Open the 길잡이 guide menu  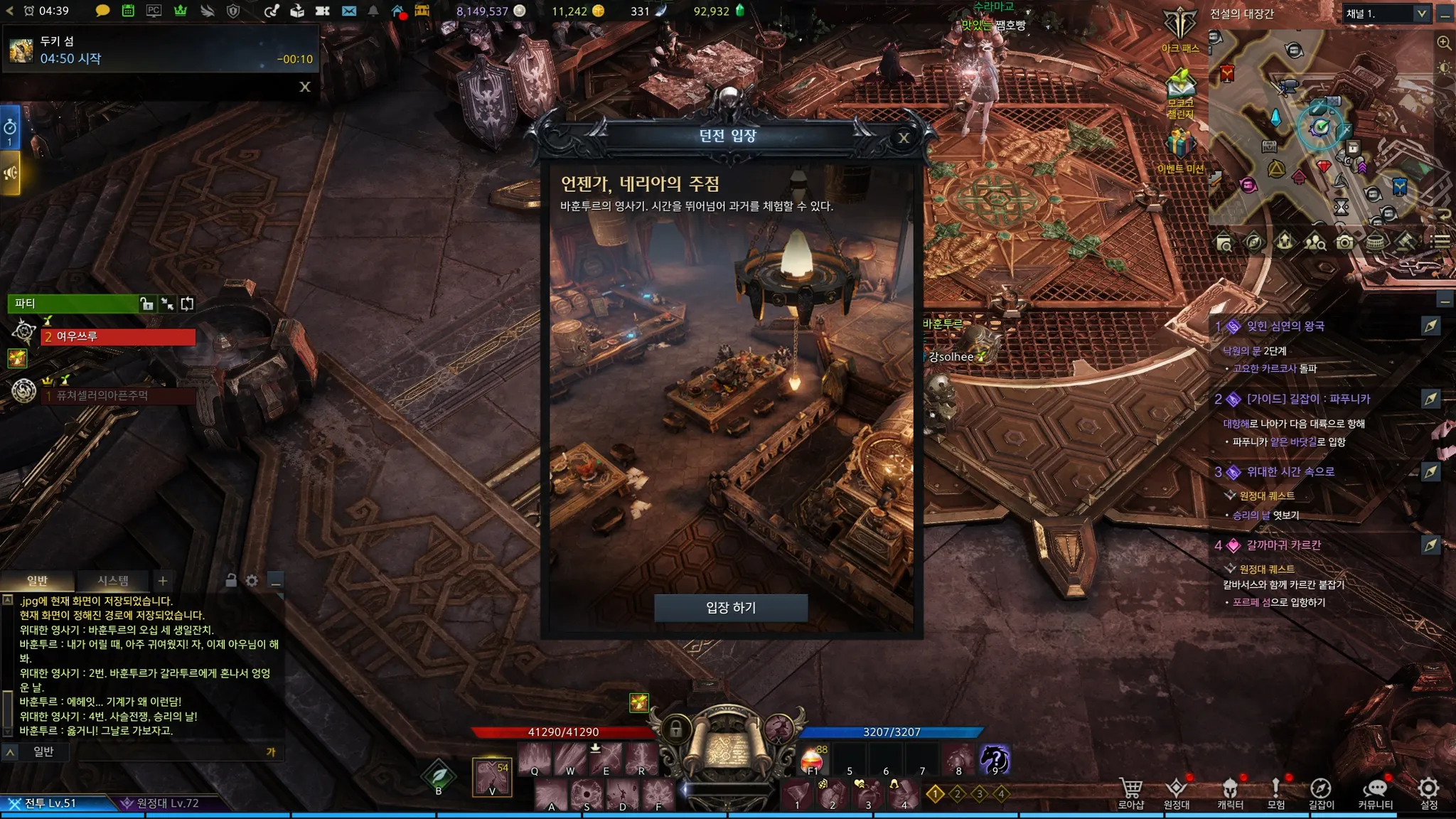pos(1321,793)
